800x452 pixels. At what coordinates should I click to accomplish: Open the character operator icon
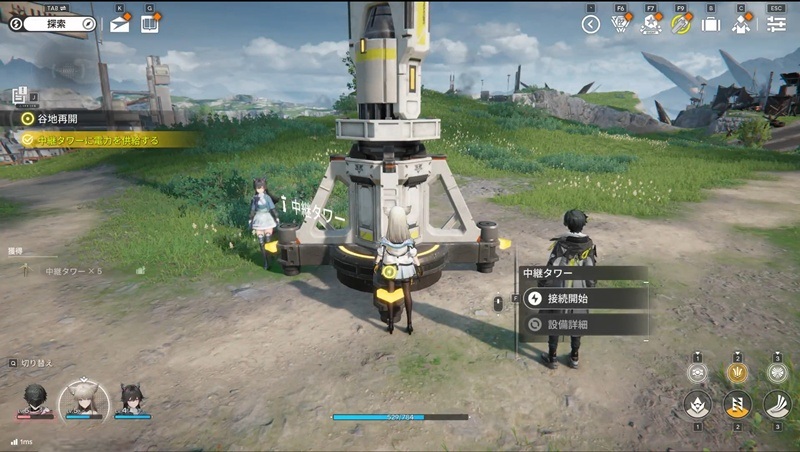pos(741,25)
